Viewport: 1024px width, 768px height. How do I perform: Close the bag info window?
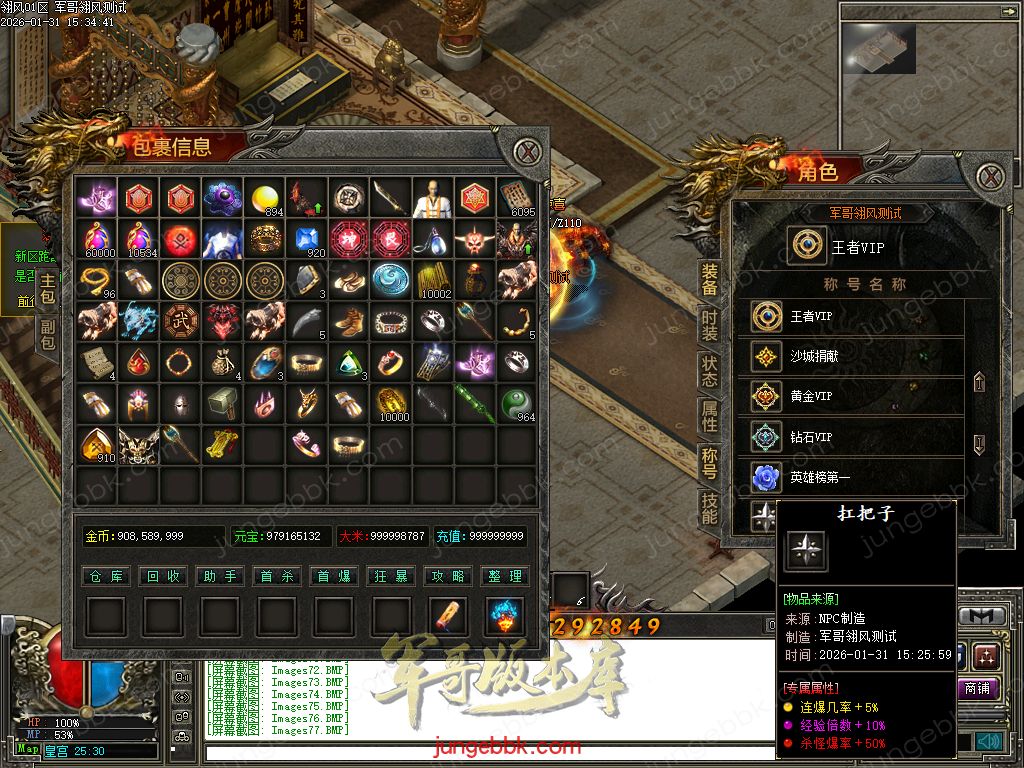point(527,153)
